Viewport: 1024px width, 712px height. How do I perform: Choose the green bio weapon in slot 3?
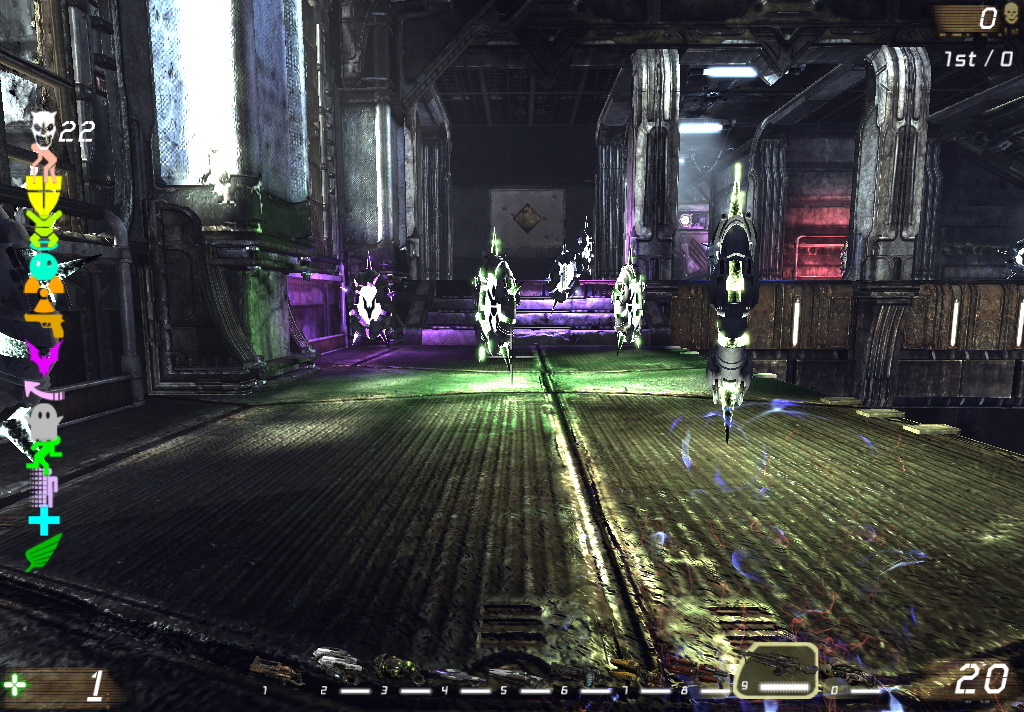point(397,668)
